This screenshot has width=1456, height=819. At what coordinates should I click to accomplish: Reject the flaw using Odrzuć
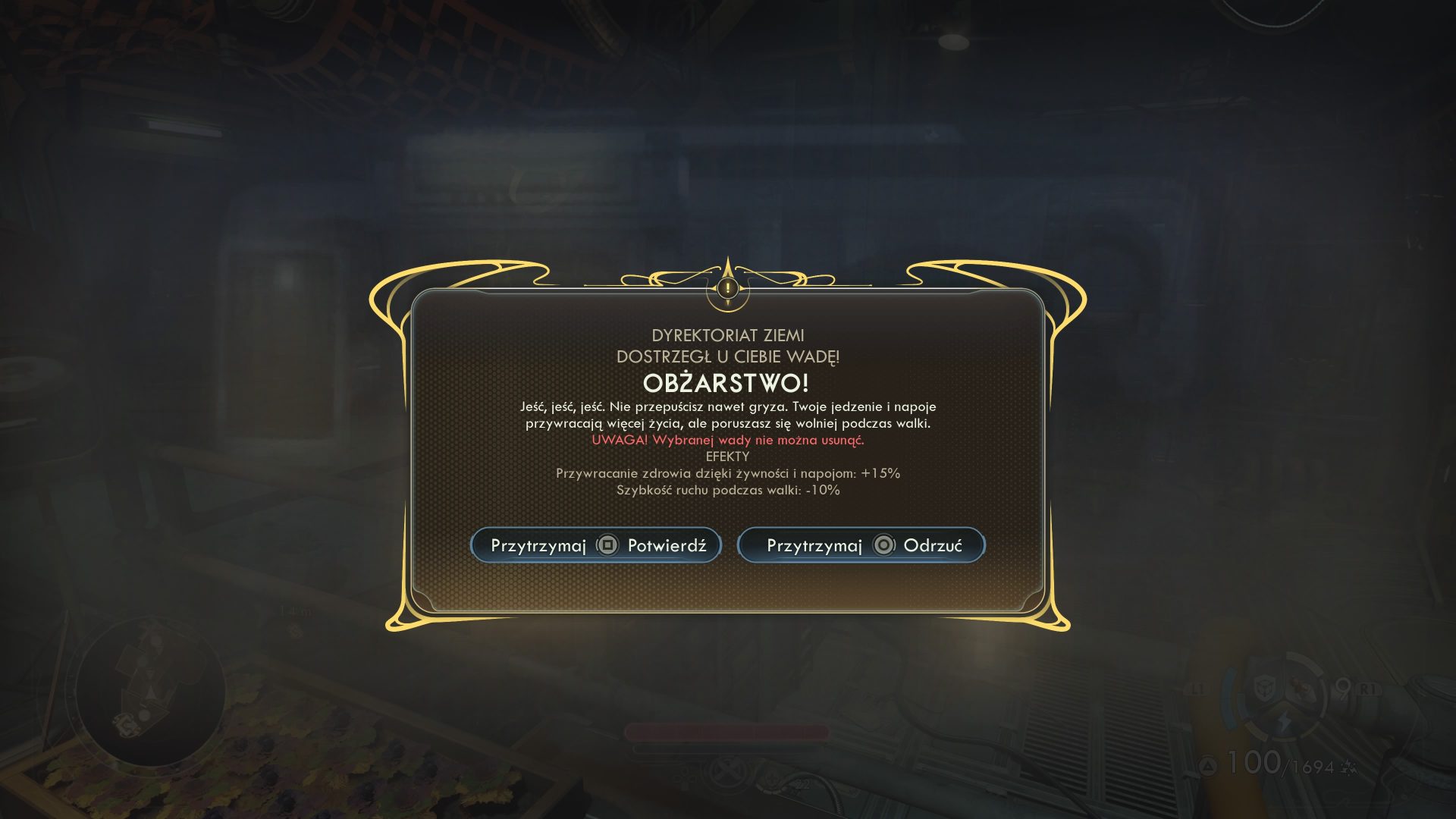click(x=861, y=545)
